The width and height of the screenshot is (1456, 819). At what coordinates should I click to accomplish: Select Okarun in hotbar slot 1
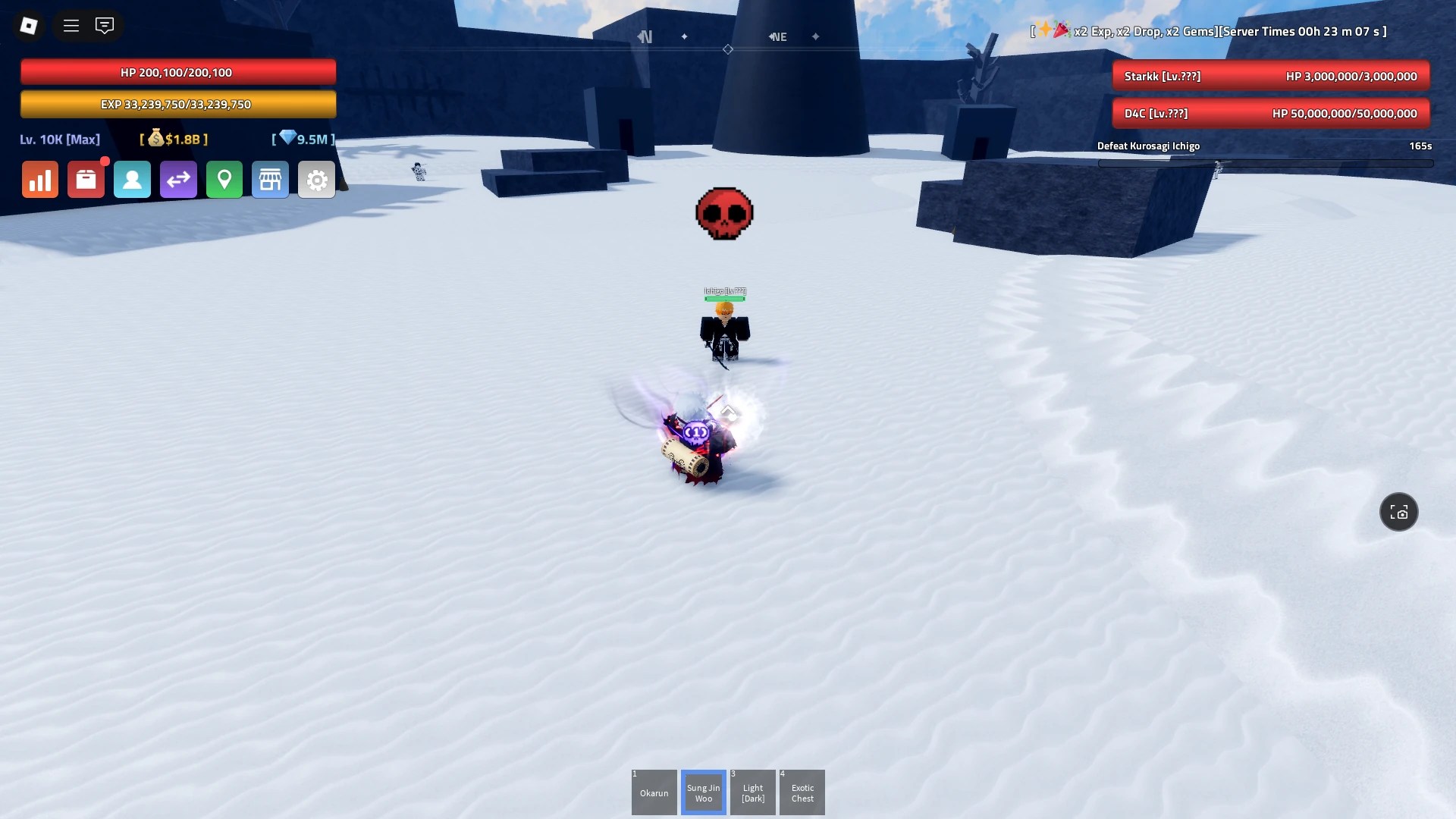(654, 792)
